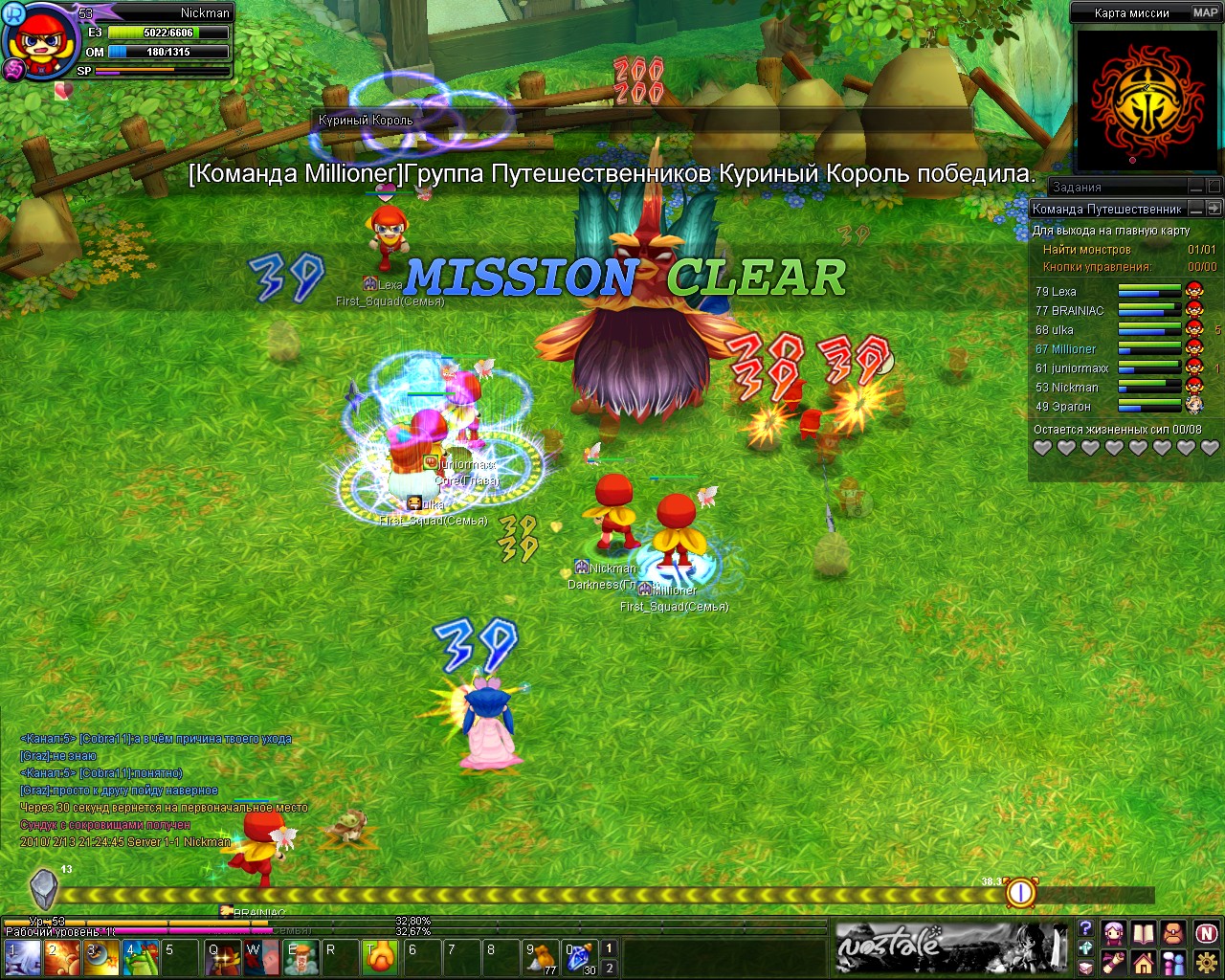
Task: Click the MAP button above the minimap
Action: click(1204, 12)
